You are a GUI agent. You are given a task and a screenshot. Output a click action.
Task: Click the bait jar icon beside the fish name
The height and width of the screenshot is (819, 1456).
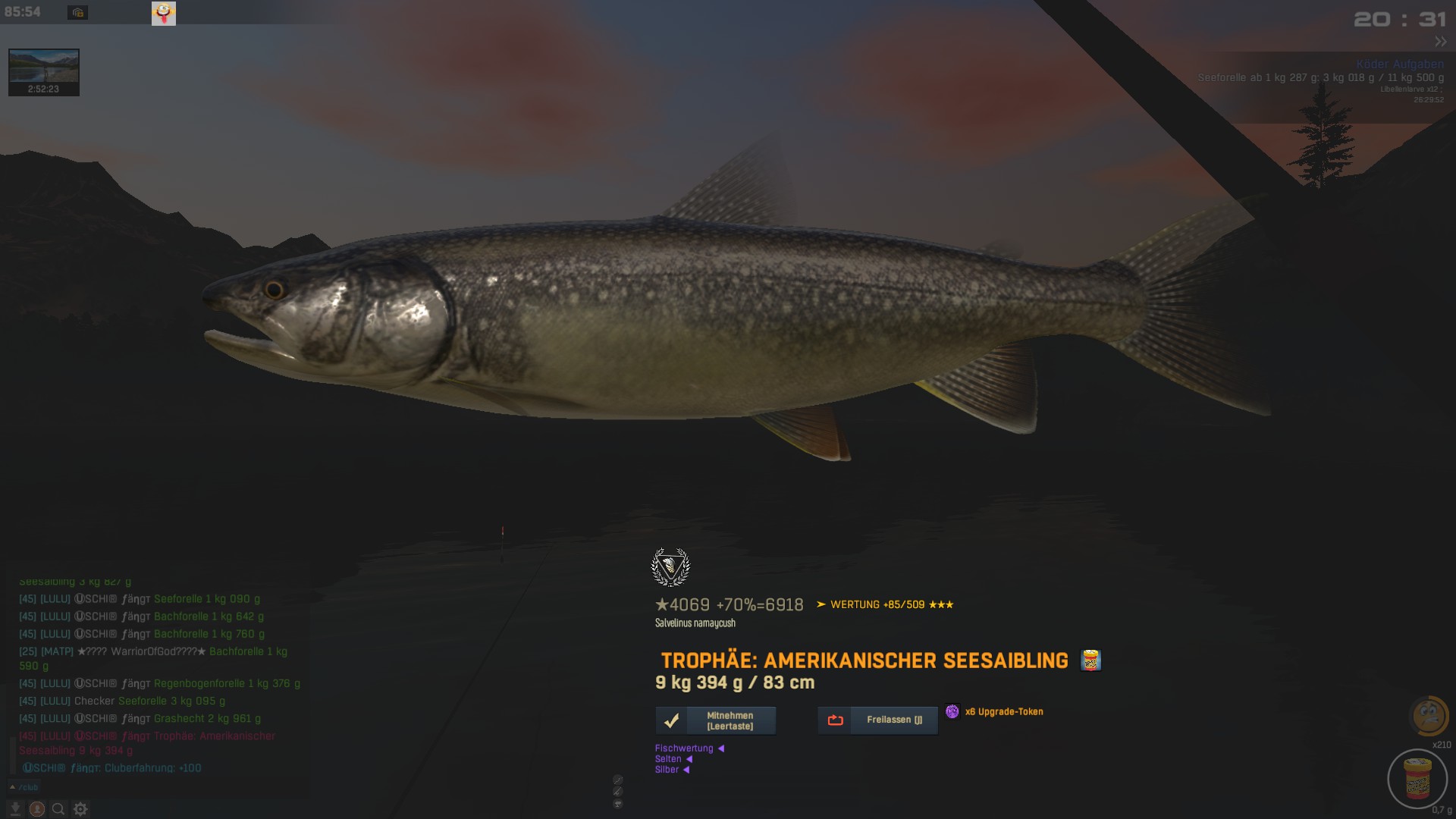[1090, 661]
